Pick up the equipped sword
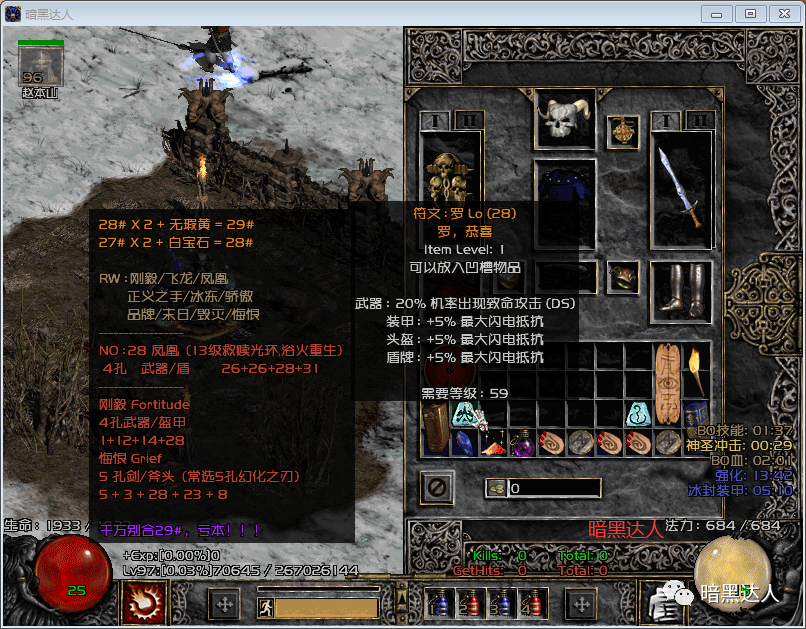Viewport: 806px width, 629px height. [x=681, y=187]
